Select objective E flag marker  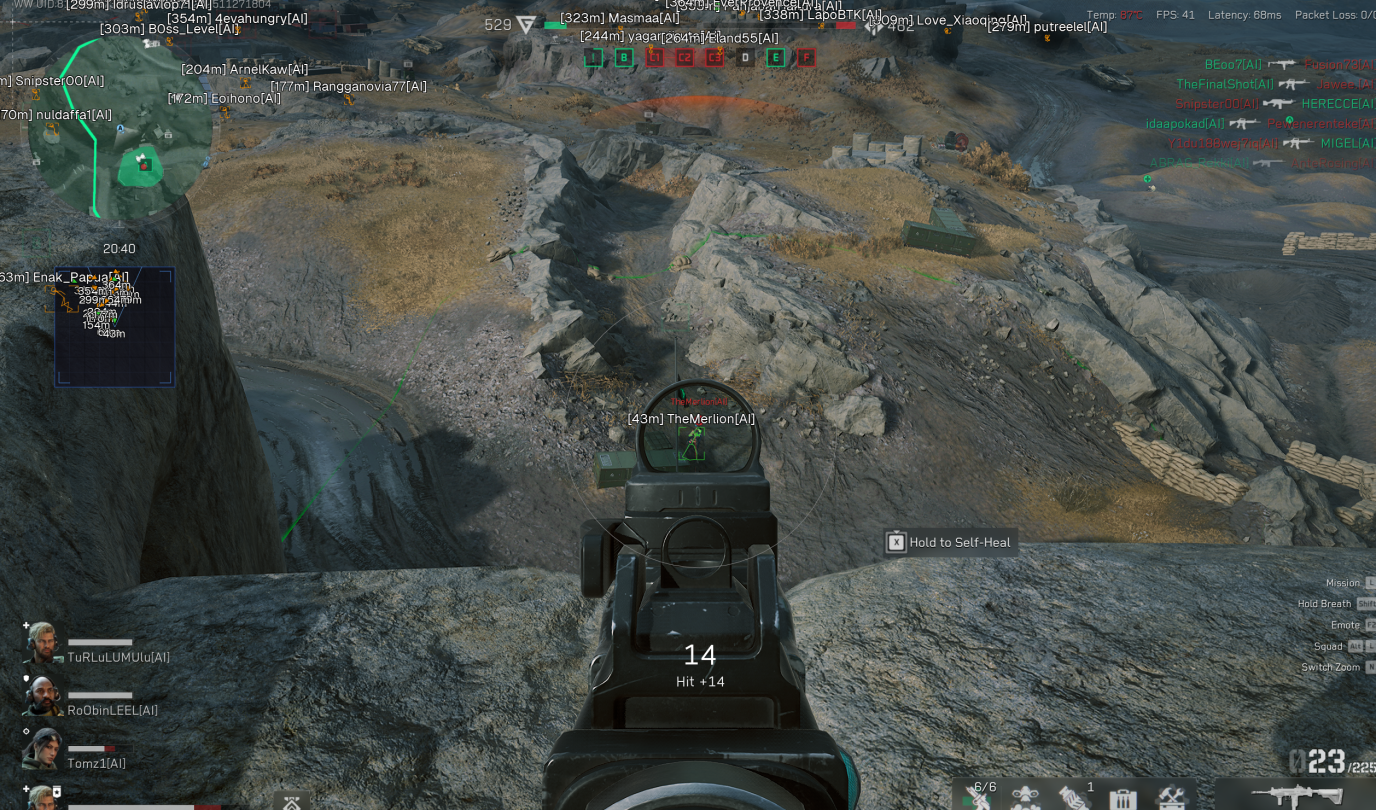(x=775, y=58)
